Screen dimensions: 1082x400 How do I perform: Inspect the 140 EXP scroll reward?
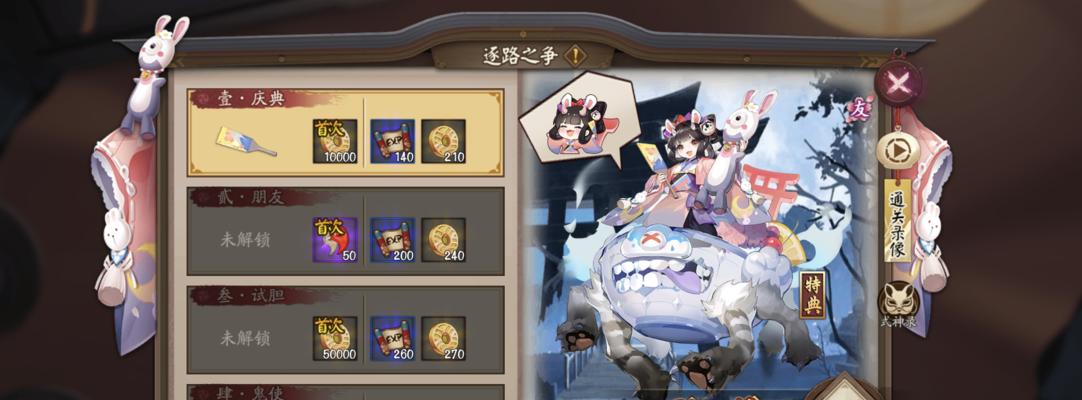click(x=392, y=142)
